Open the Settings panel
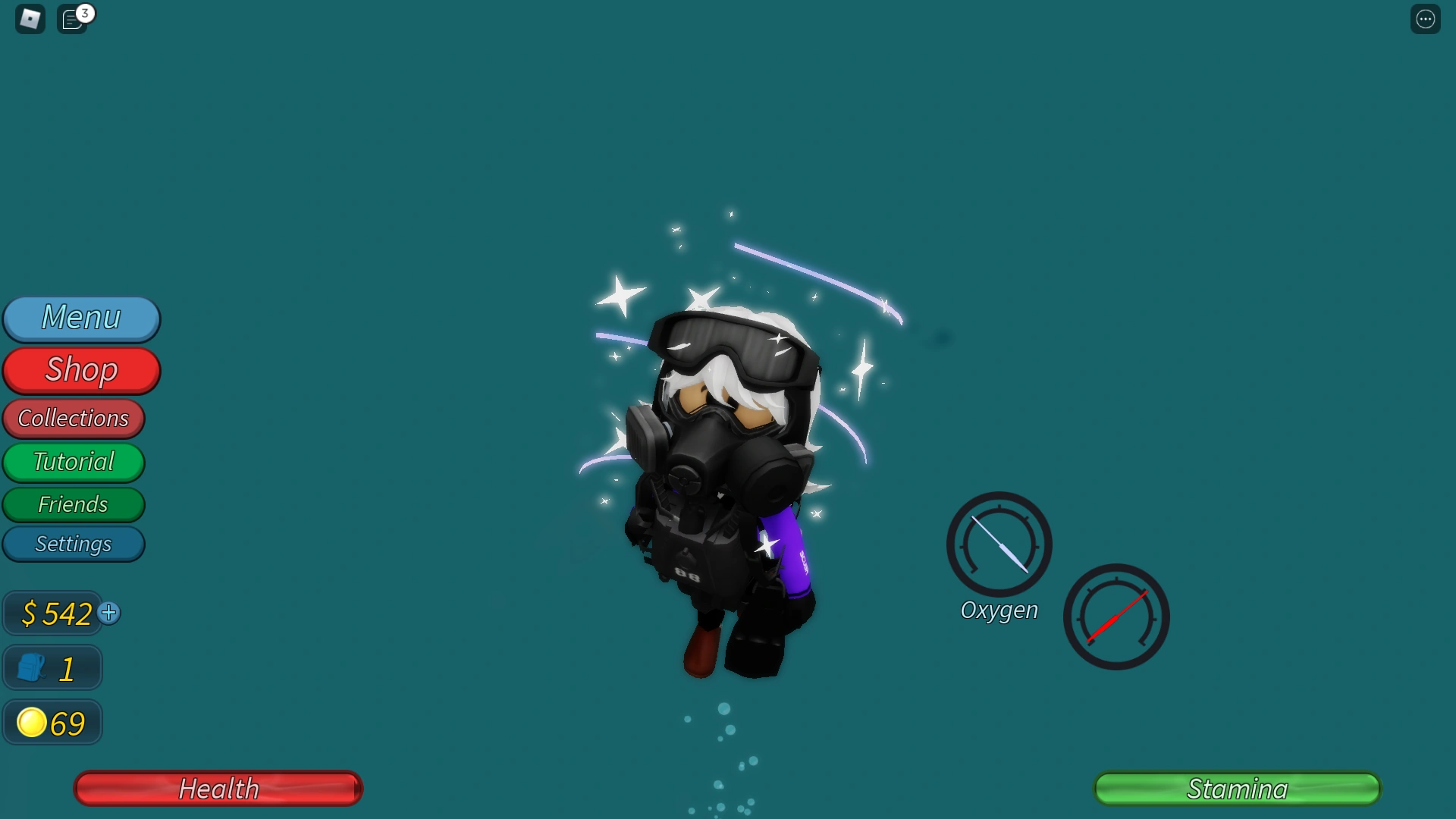 (74, 544)
